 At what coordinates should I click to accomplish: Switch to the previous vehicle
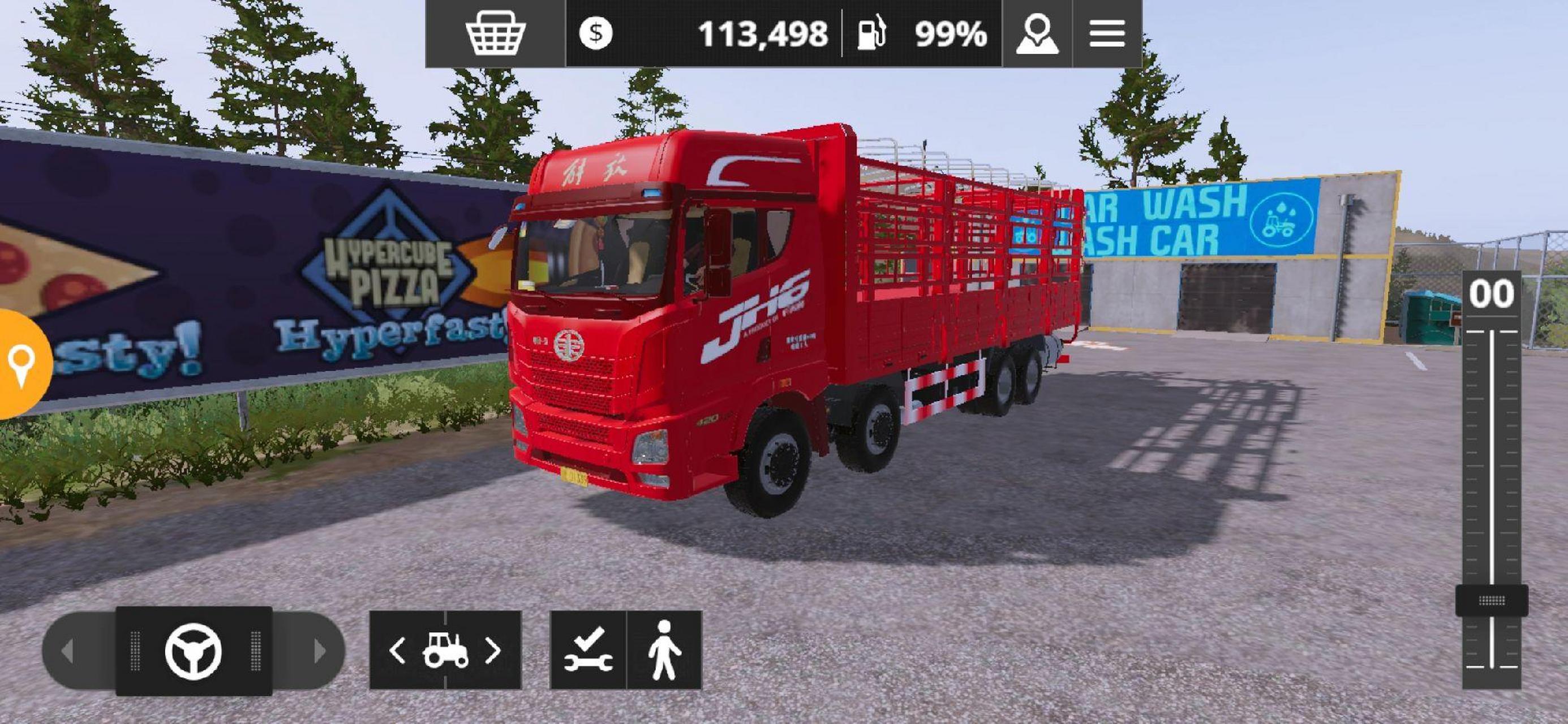coord(397,650)
